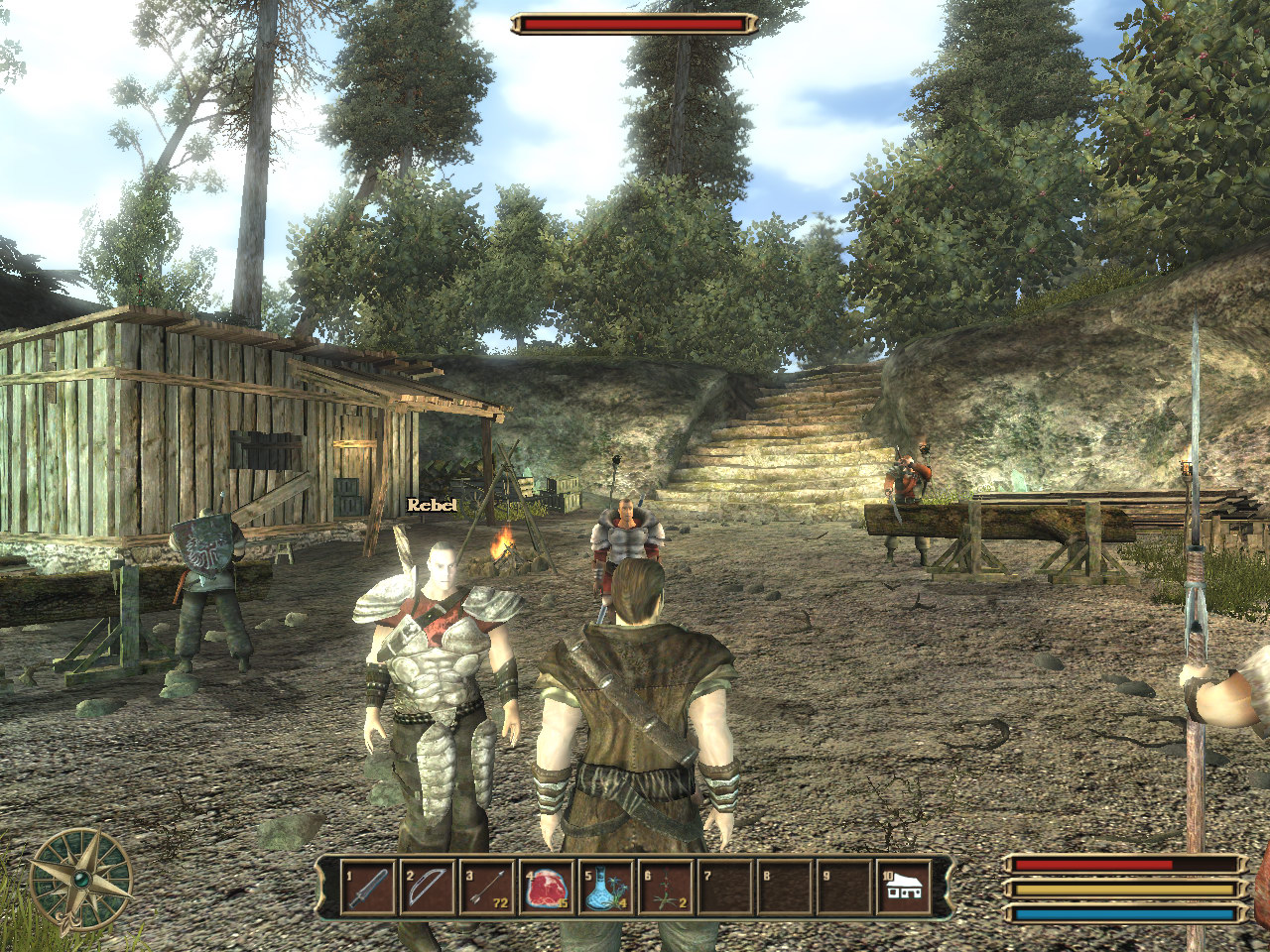Select the sword in hotbar slot 1
The width and height of the screenshot is (1270, 952).
coord(367,887)
